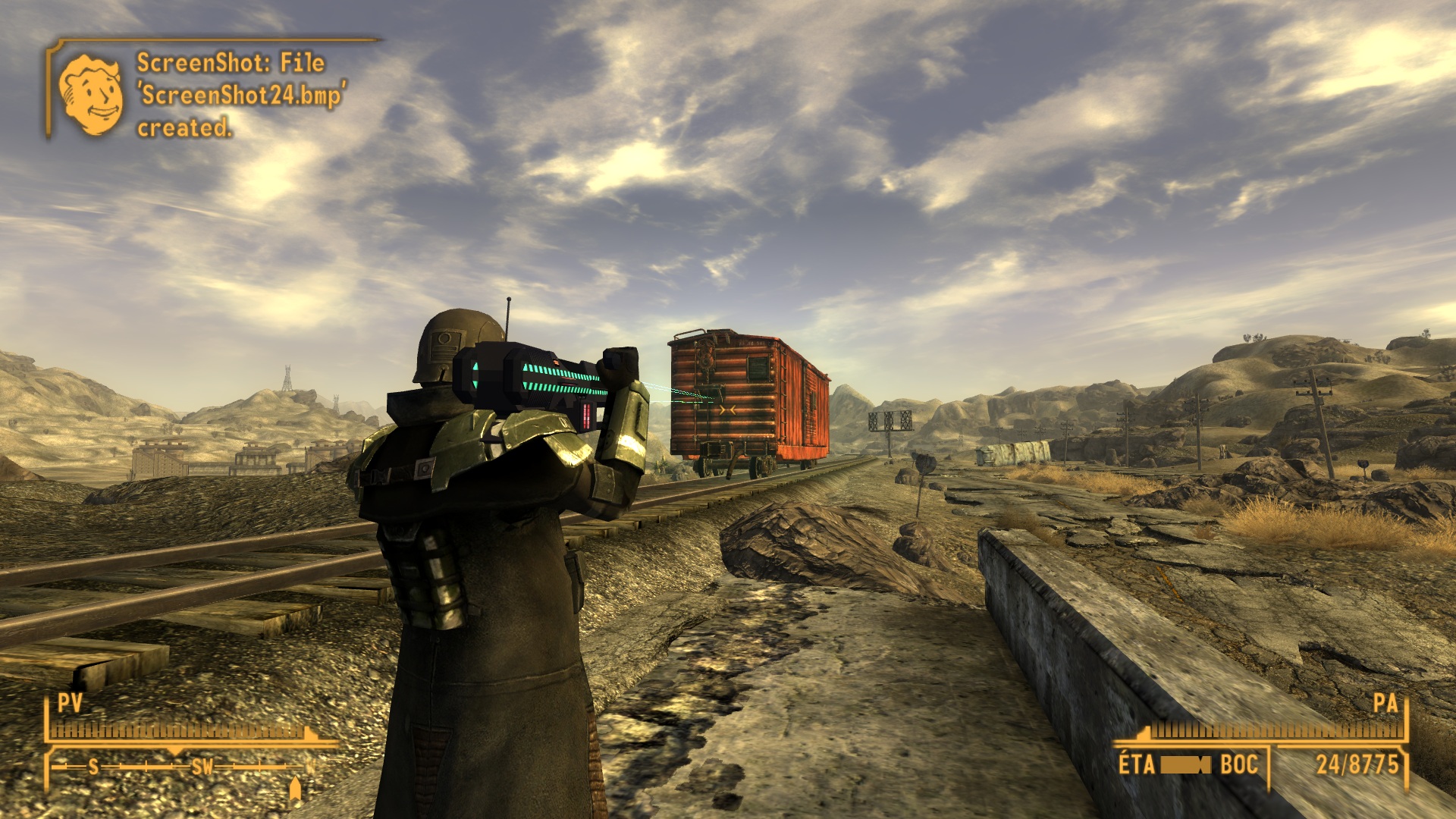Click the Vault Boy notification icon
This screenshot has height=819, width=1456.
(x=91, y=95)
